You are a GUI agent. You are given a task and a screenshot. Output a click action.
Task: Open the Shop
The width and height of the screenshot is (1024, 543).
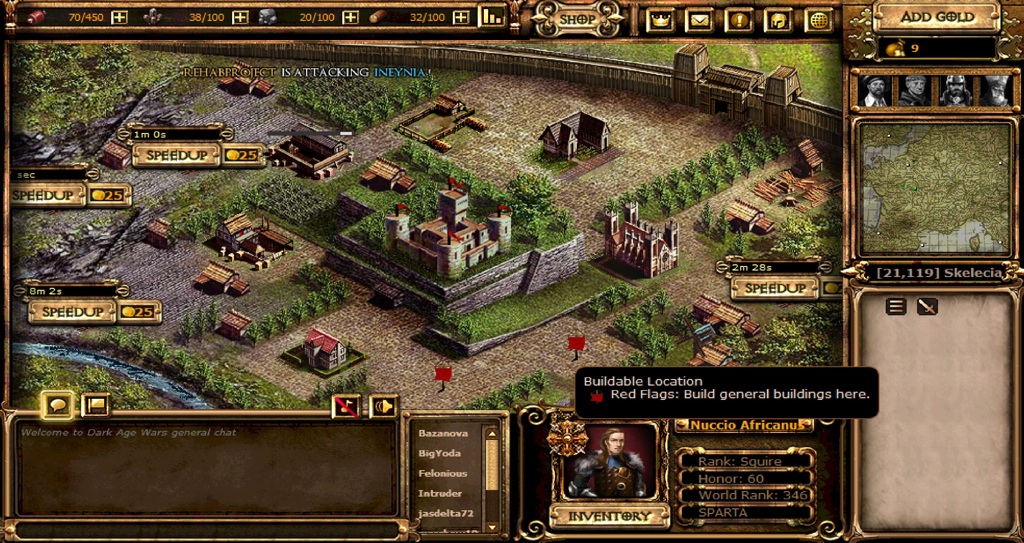(577, 19)
